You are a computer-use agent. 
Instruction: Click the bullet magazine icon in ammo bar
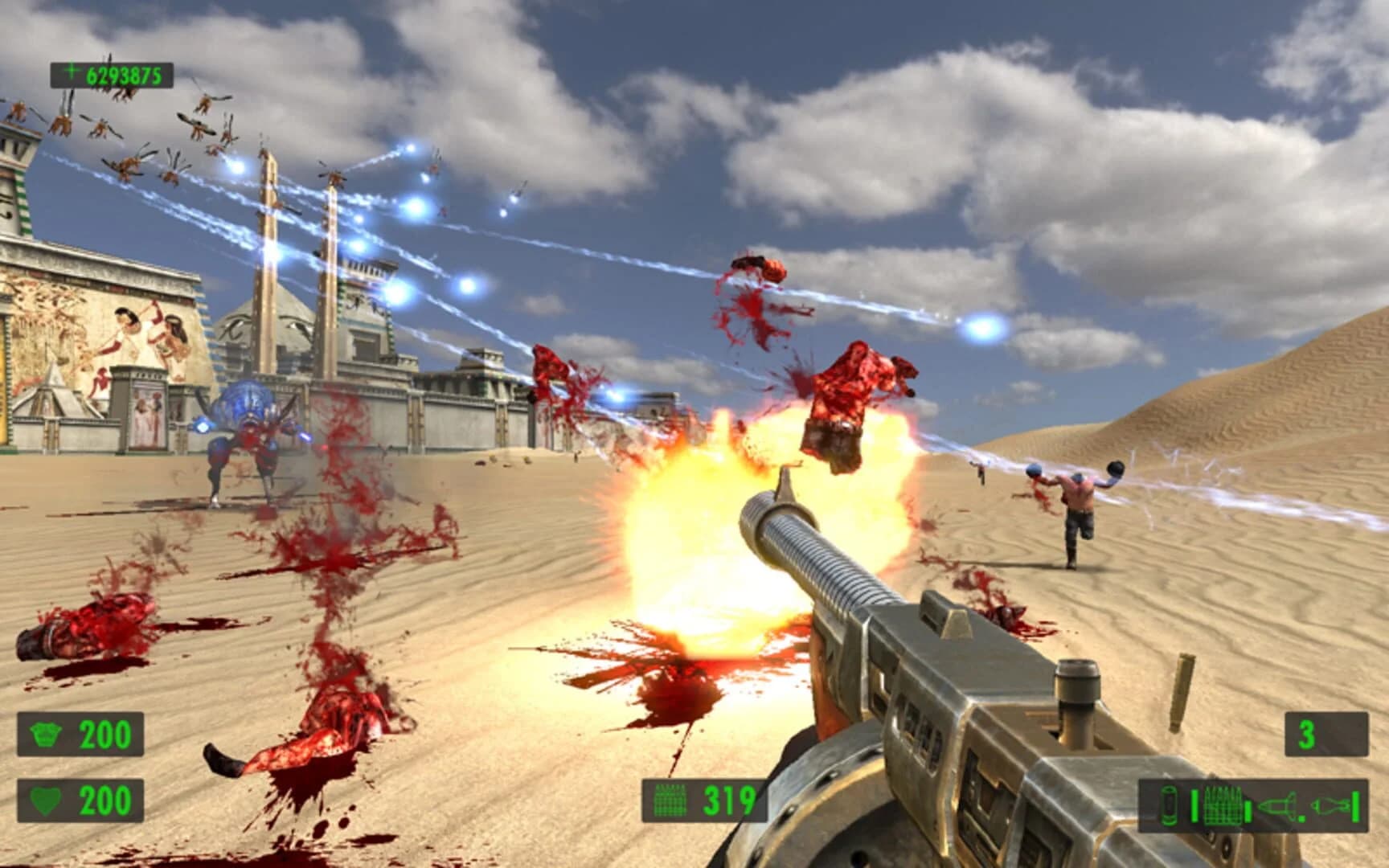click(x=1222, y=805)
